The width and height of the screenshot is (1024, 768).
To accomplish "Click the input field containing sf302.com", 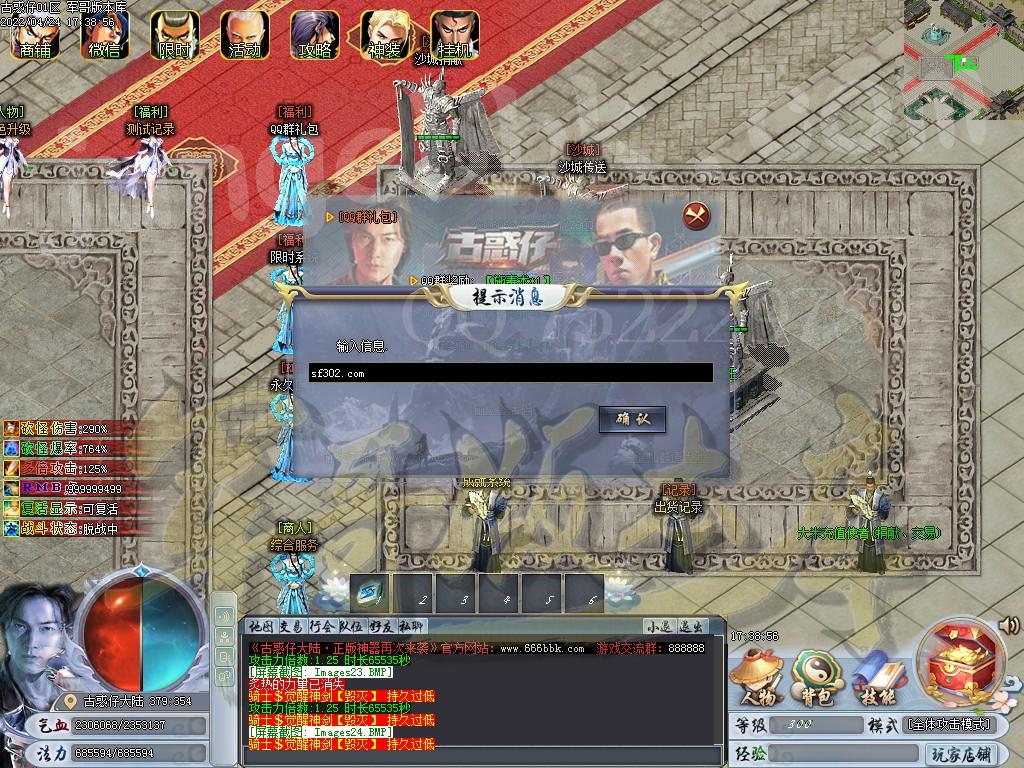I will click(510, 373).
